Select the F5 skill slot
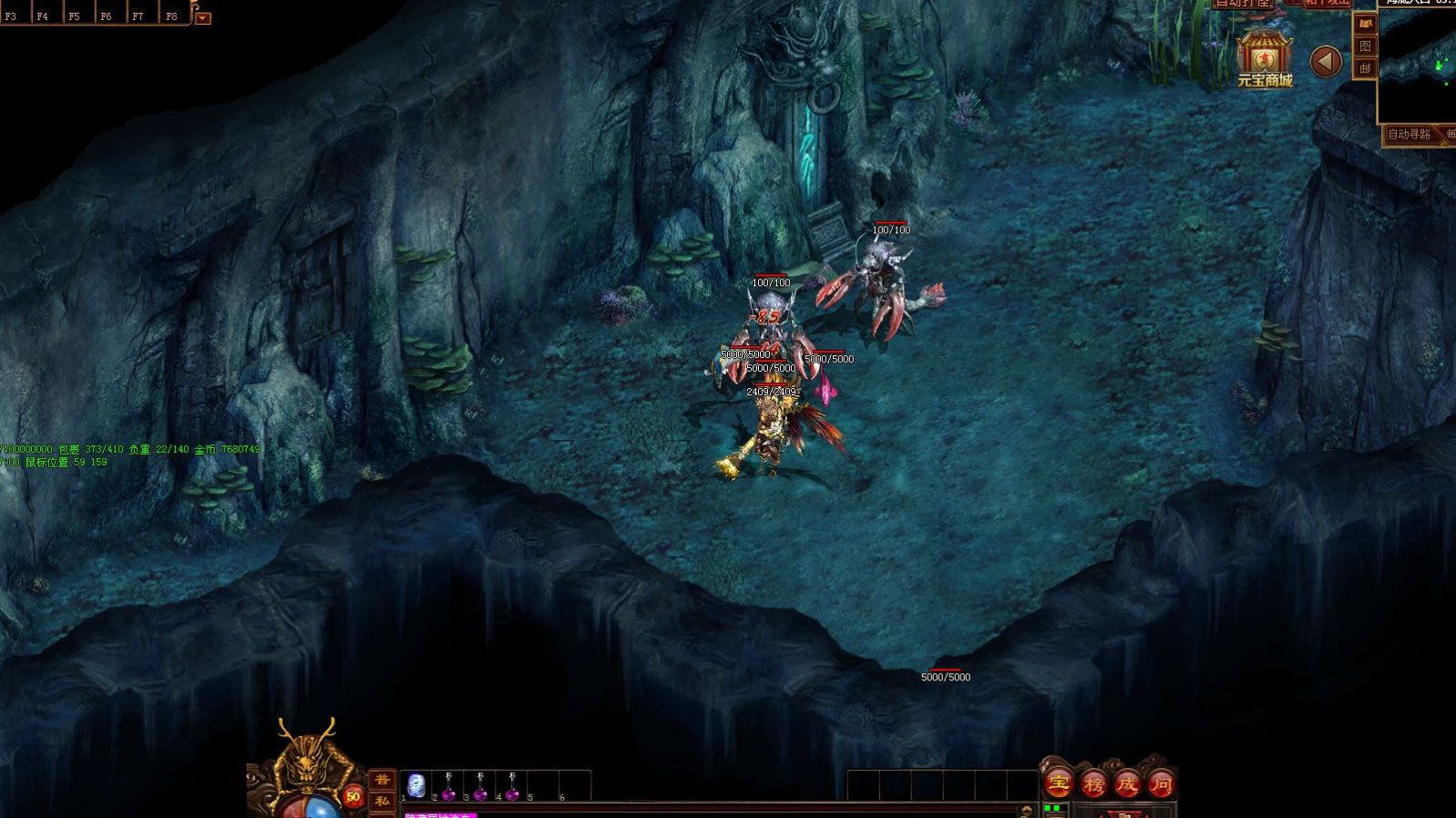The height and width of the screenshot is (818, 1456). tap(74, 14)
